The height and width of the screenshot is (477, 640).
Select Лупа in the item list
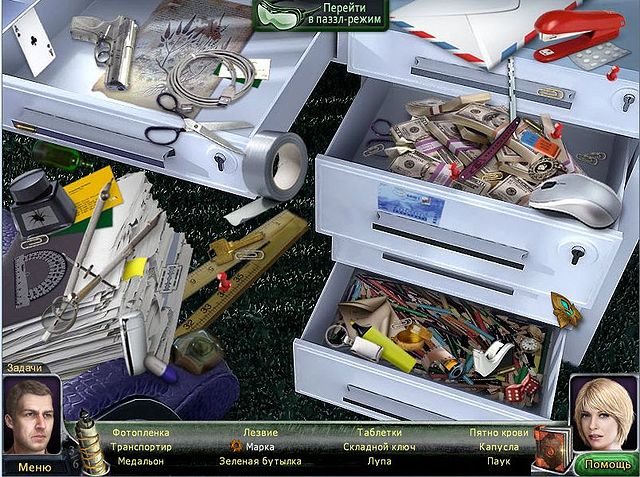(x=379, y=462)
